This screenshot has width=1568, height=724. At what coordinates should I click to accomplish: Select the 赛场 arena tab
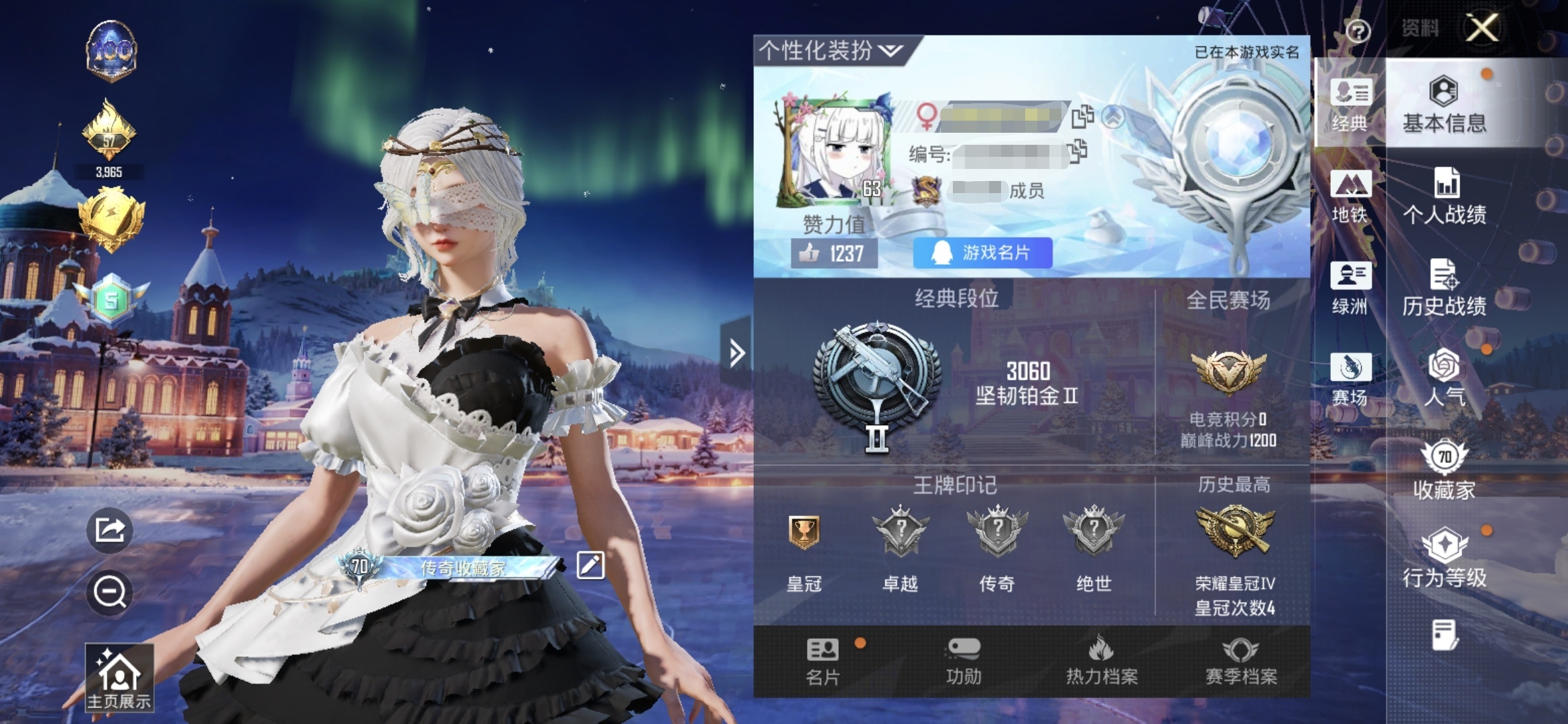click(1350, 379)
